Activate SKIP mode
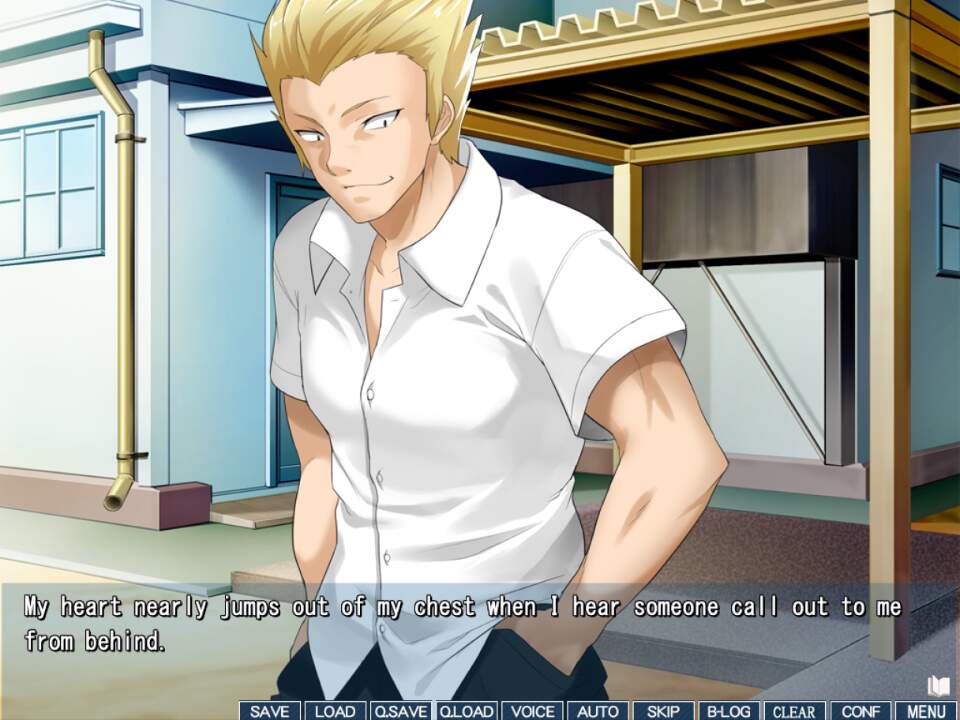This screenshot has height=720, width=960. tap(663, 711)
